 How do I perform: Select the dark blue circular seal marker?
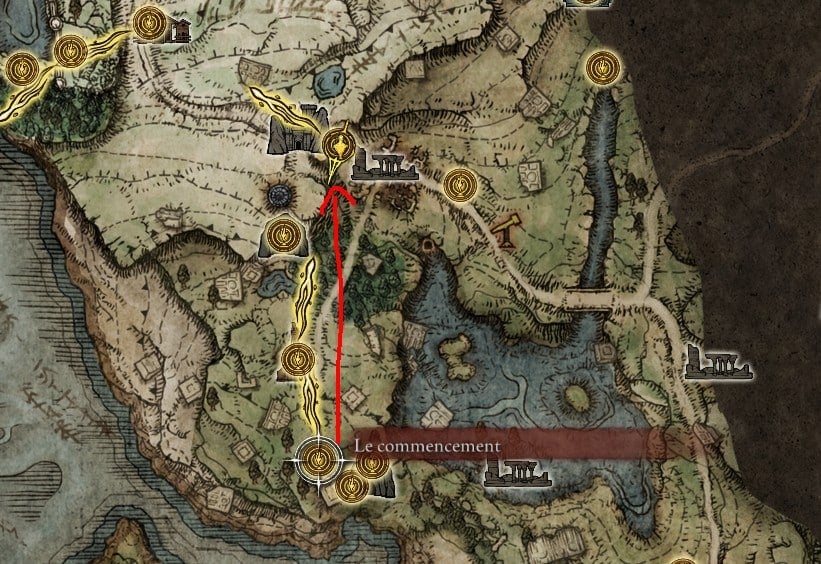[278, 195]
